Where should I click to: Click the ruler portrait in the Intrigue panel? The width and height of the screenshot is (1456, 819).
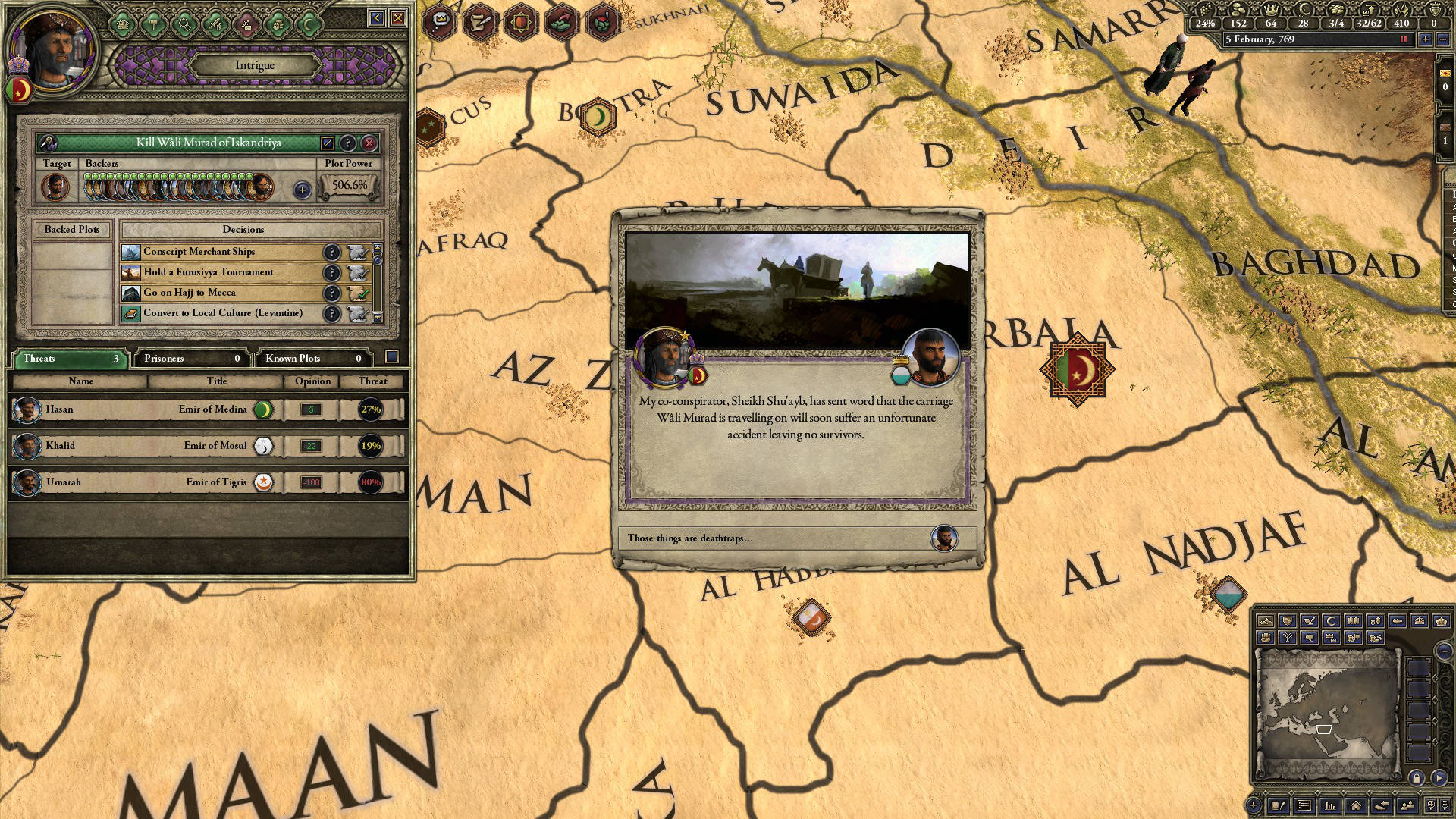[x=55, y=49]
